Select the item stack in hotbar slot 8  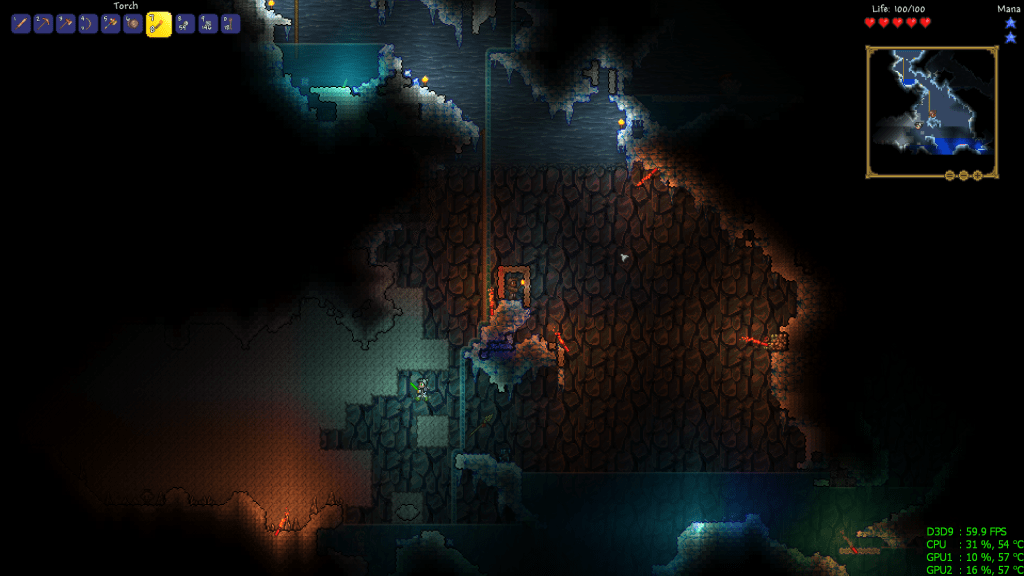185,24
